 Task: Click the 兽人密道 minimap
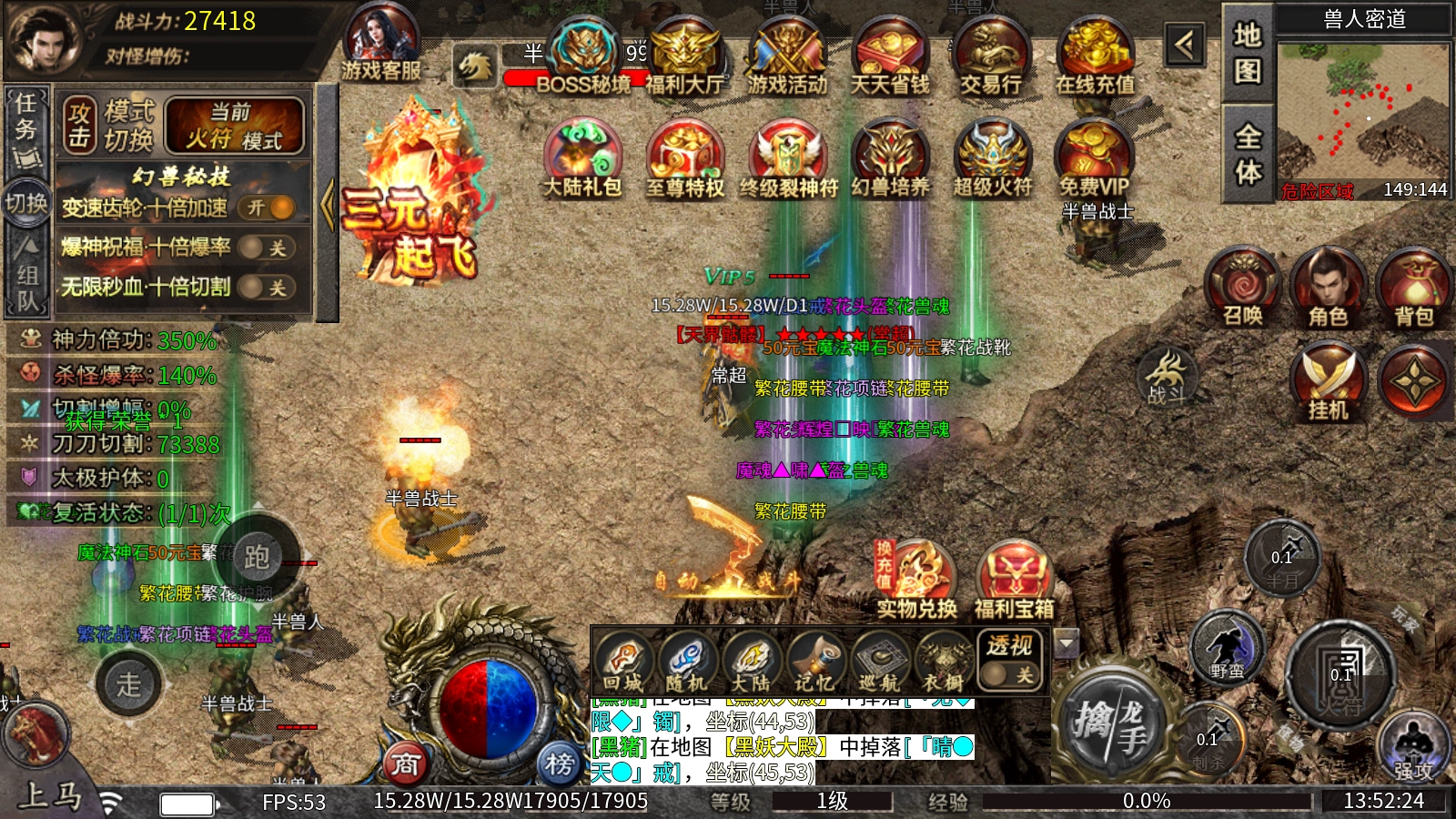click(x=1362, y=114)
